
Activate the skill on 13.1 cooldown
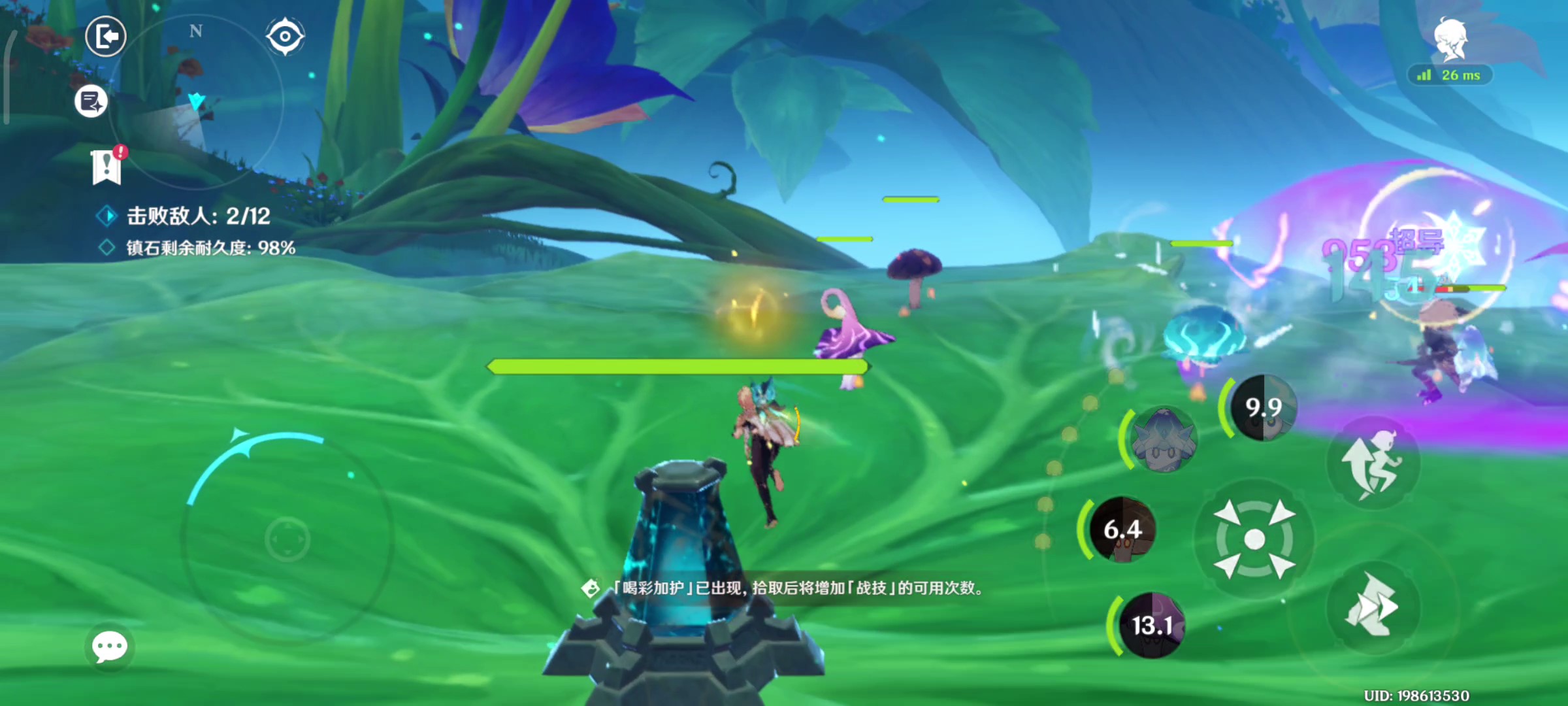[x=1151, y=626]
